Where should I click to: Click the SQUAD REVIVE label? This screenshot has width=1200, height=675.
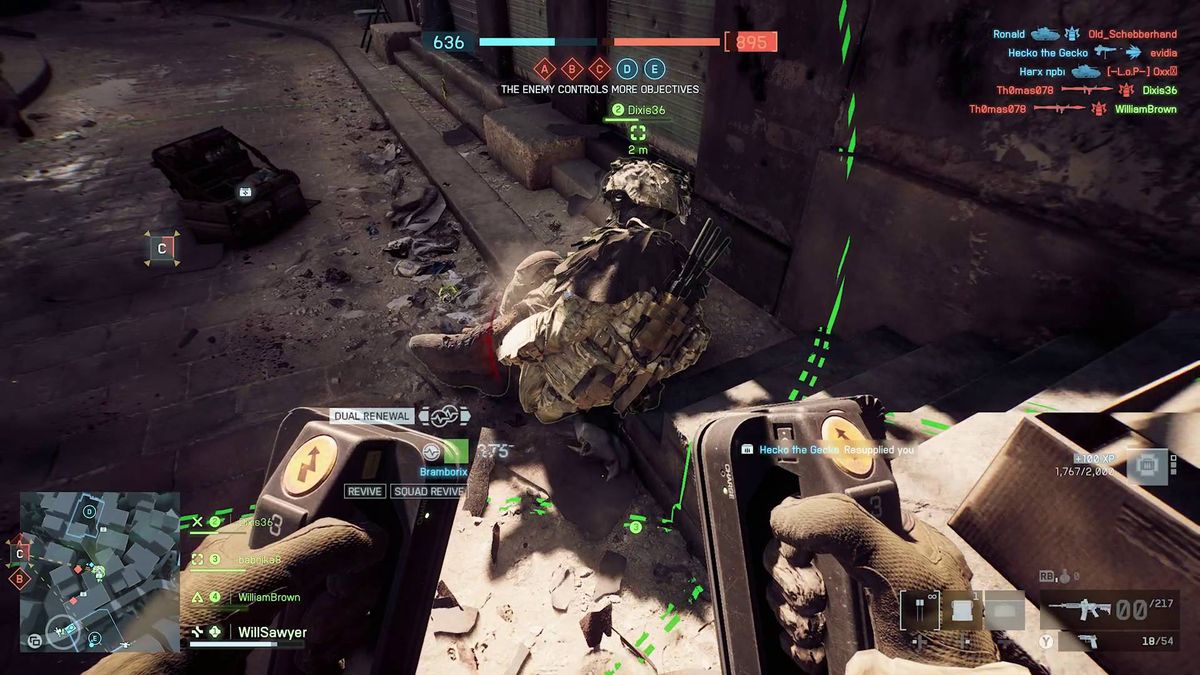click(x=429, y=491)
